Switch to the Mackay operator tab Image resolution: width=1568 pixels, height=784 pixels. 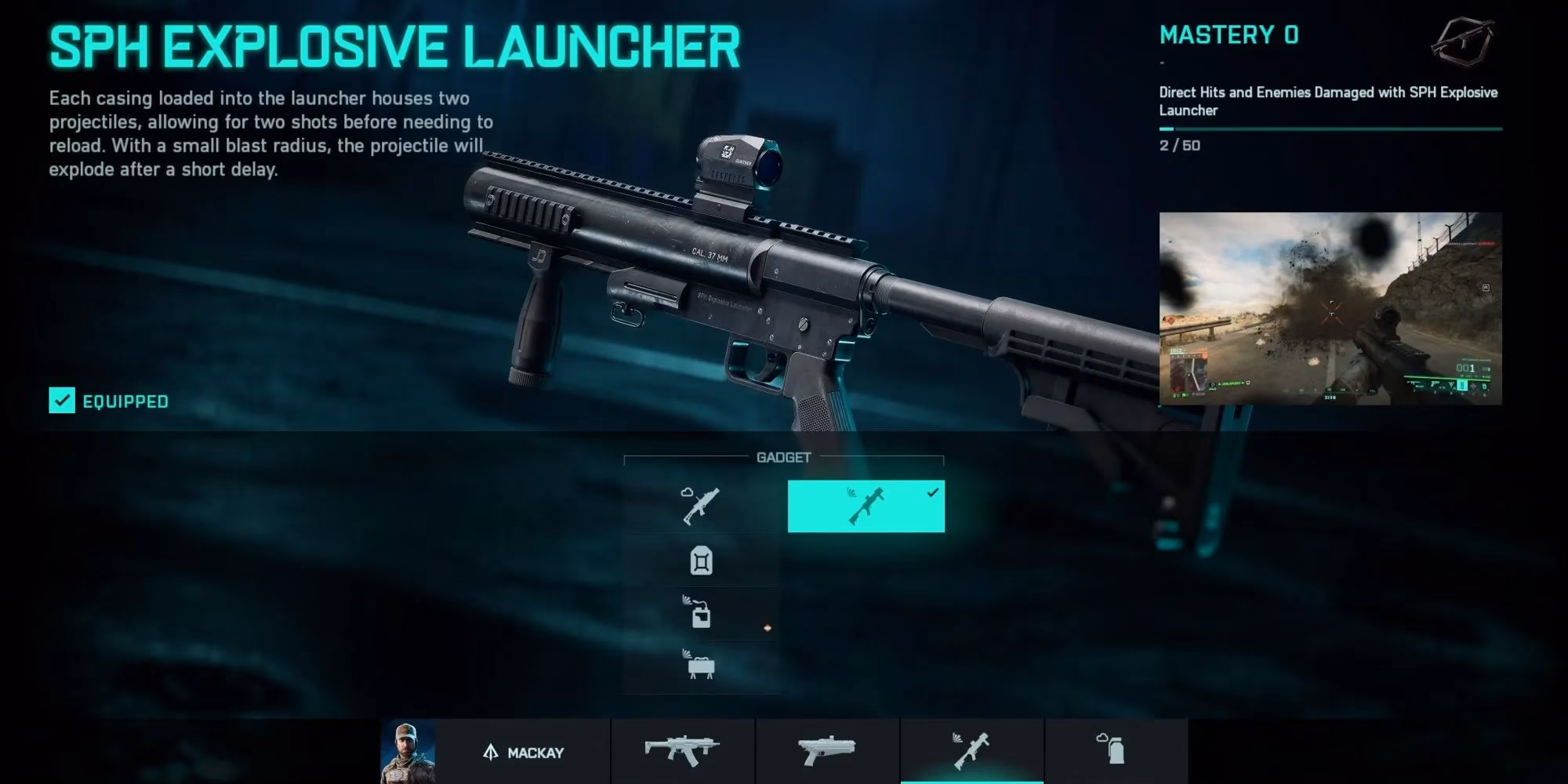(x=523, y=750)
